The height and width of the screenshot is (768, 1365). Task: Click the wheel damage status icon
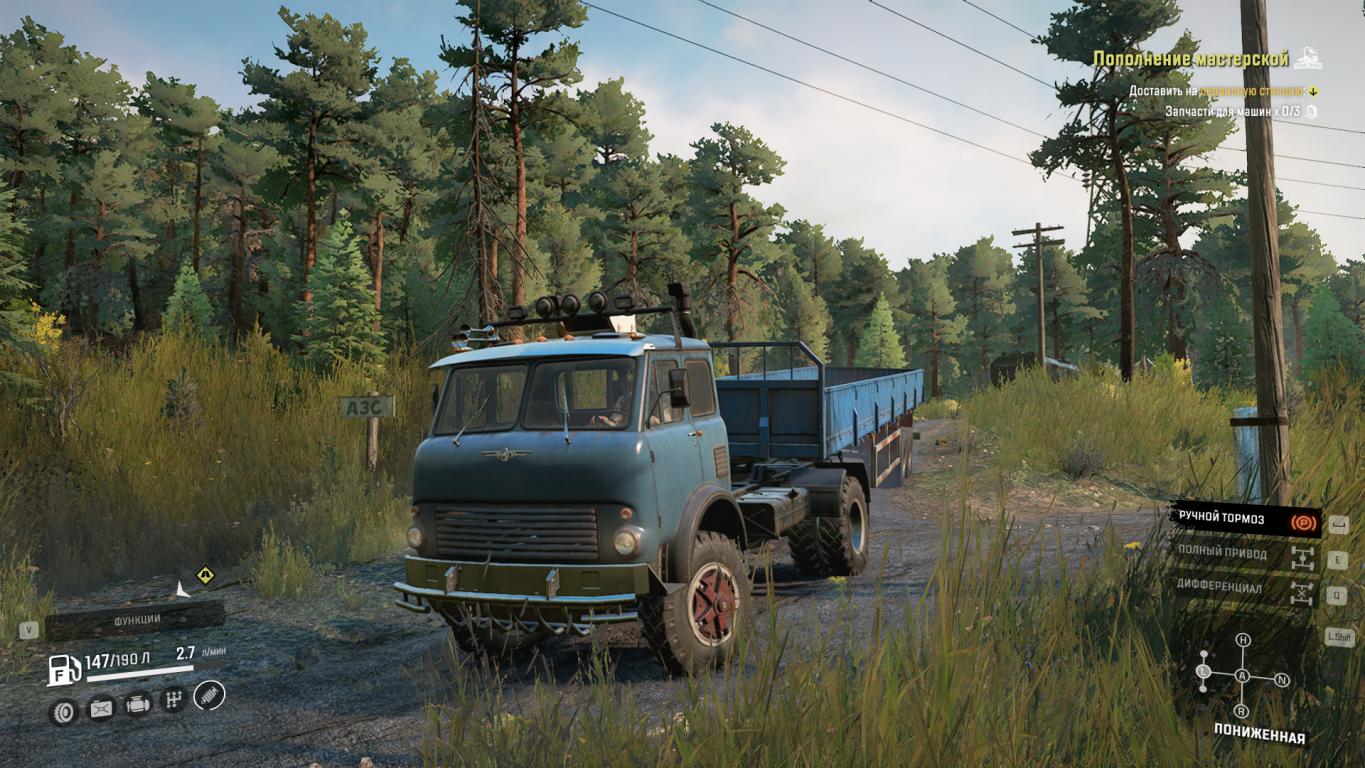[63, 712]
